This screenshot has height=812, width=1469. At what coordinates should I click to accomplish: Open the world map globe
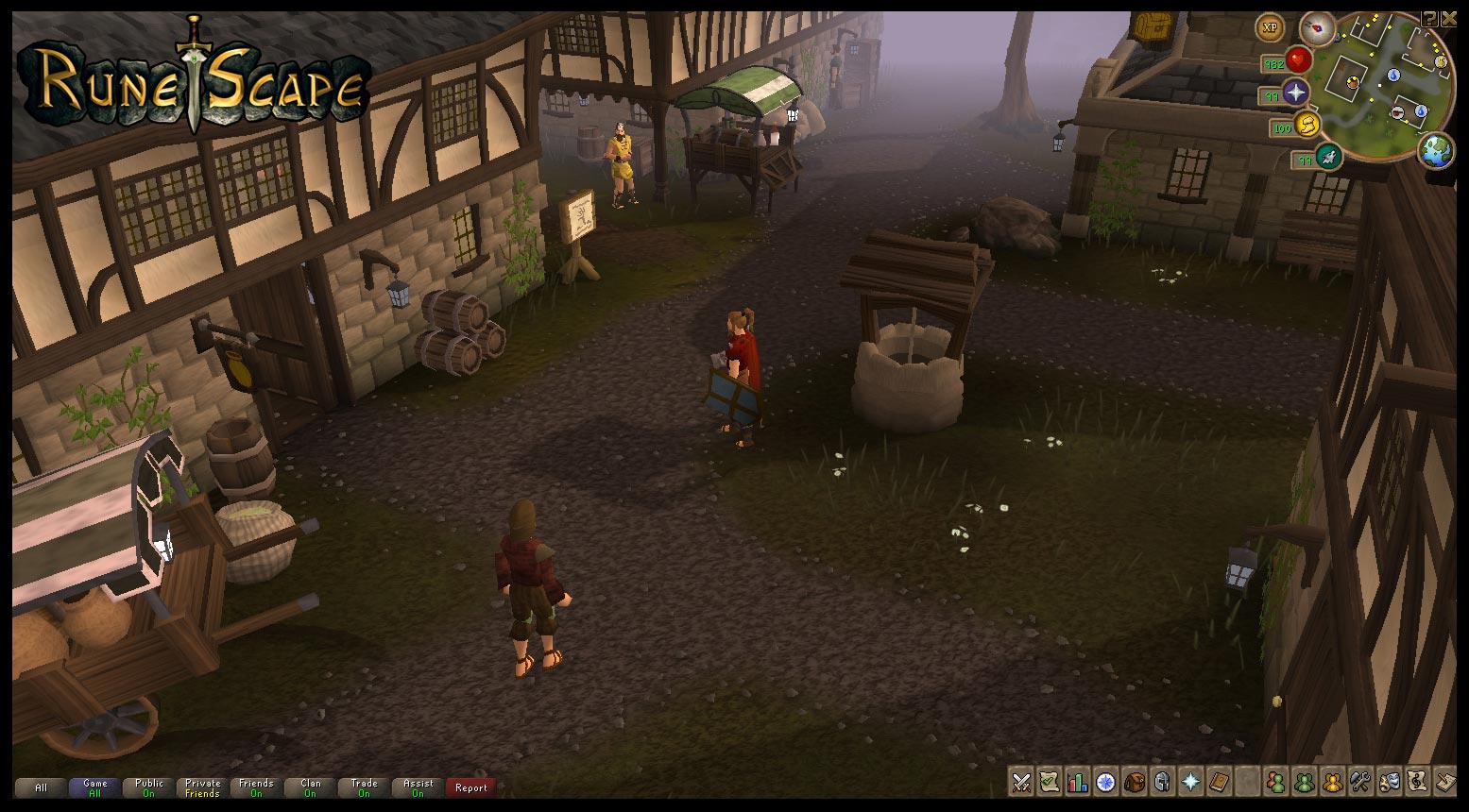[1436, 151]
